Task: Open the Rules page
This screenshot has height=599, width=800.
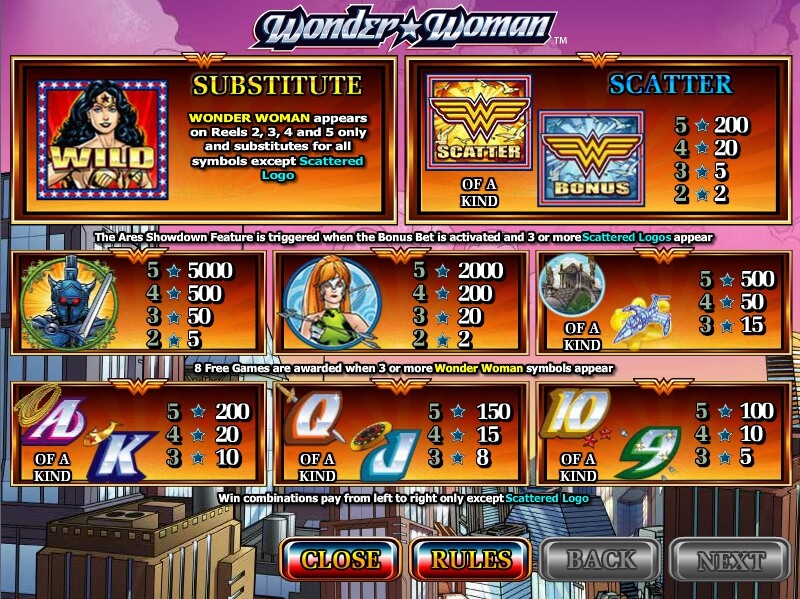Action: click(471, 559)
